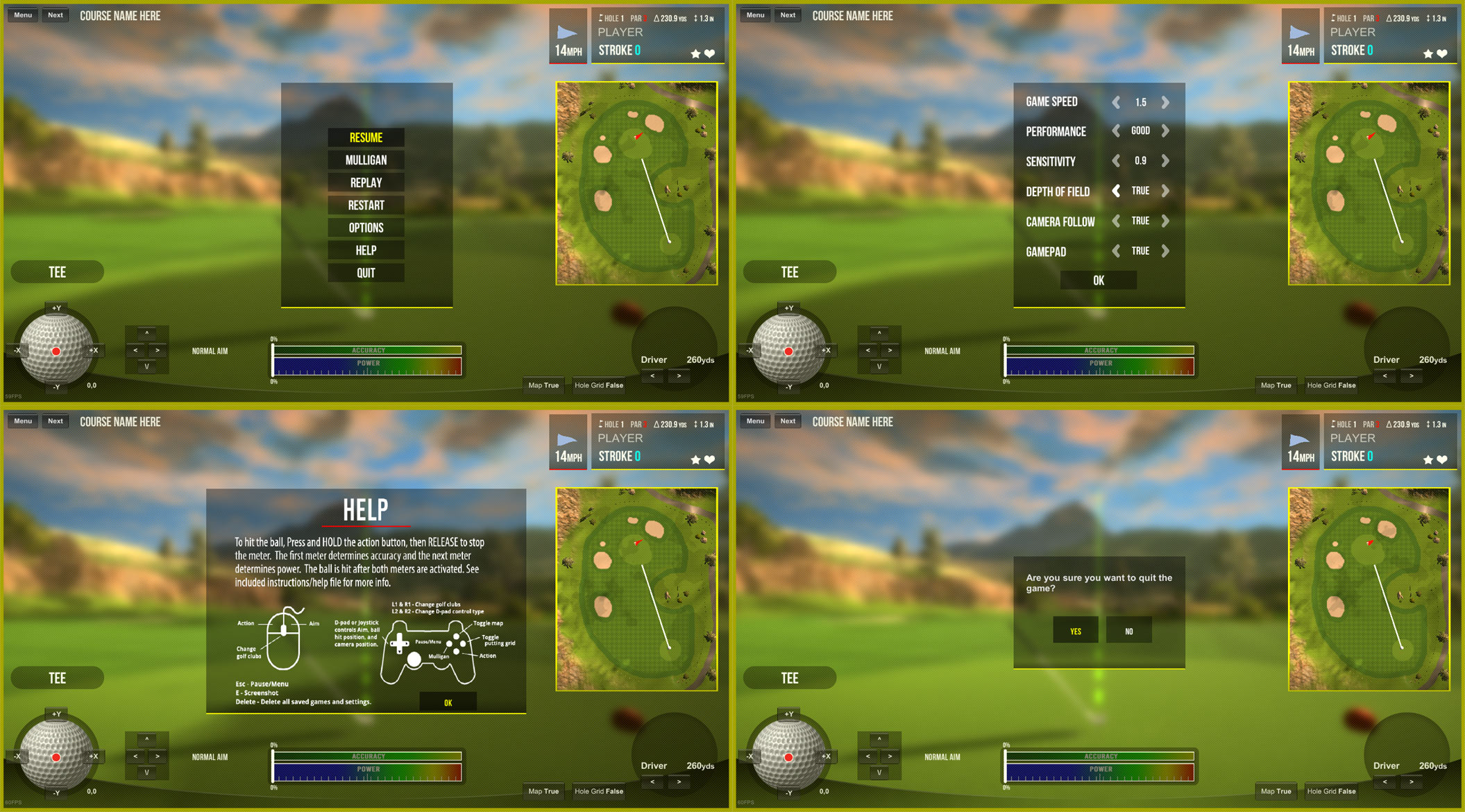Close the Help panel with OK
Viewport: 1465px width, 812px height.
448,702
